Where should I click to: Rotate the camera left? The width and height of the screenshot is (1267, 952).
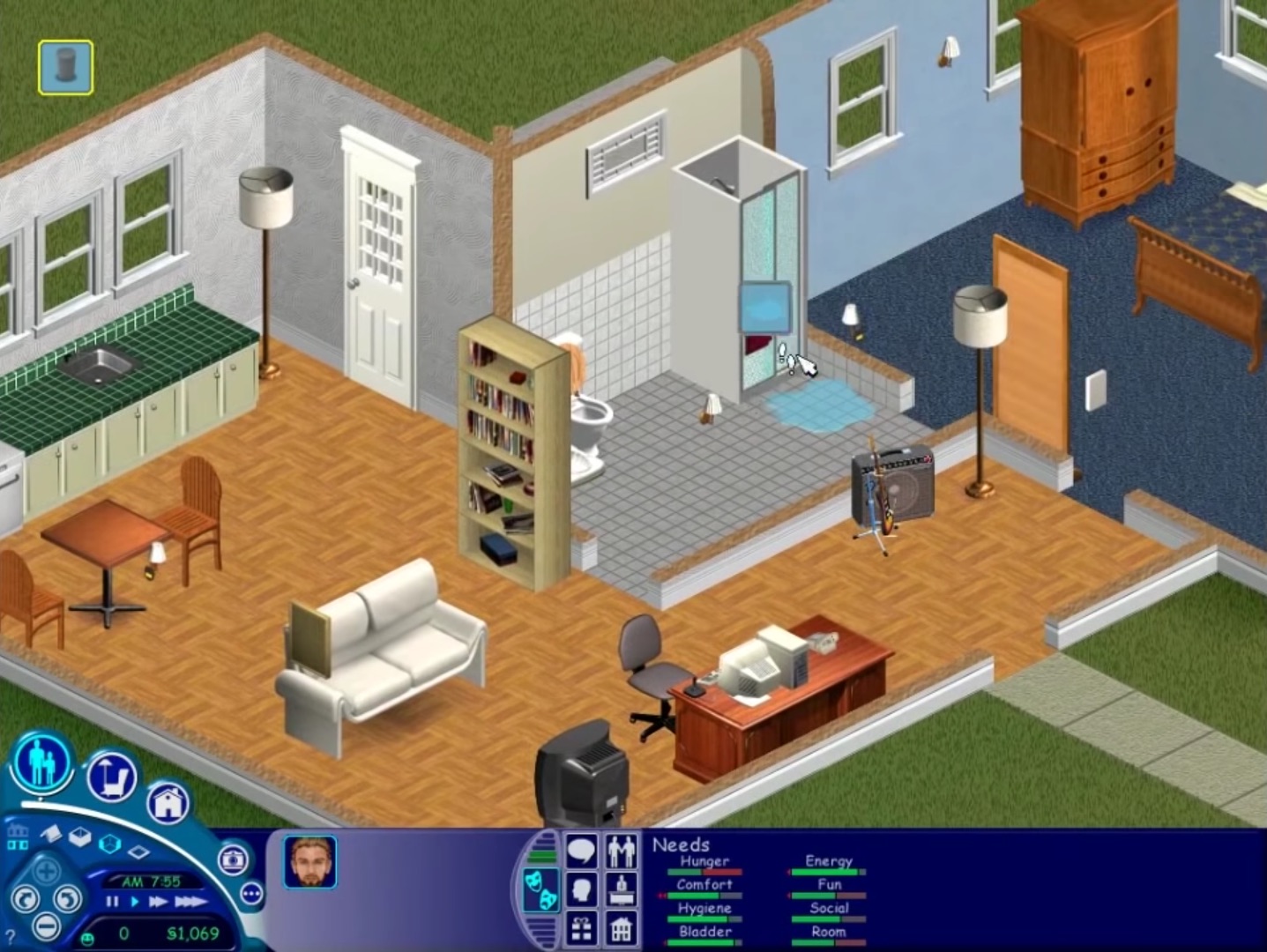tap(27, 899)
